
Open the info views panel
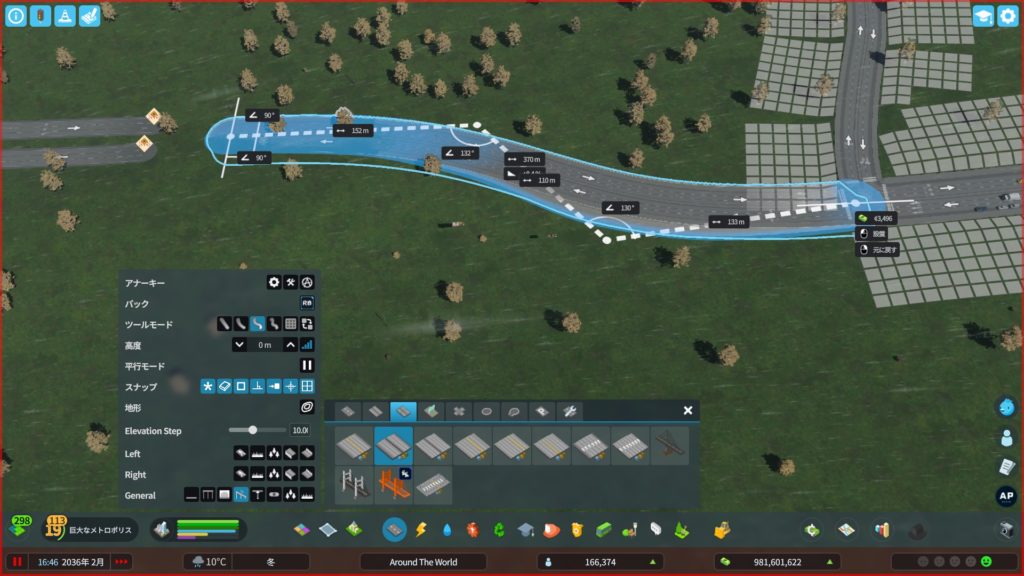15,16
